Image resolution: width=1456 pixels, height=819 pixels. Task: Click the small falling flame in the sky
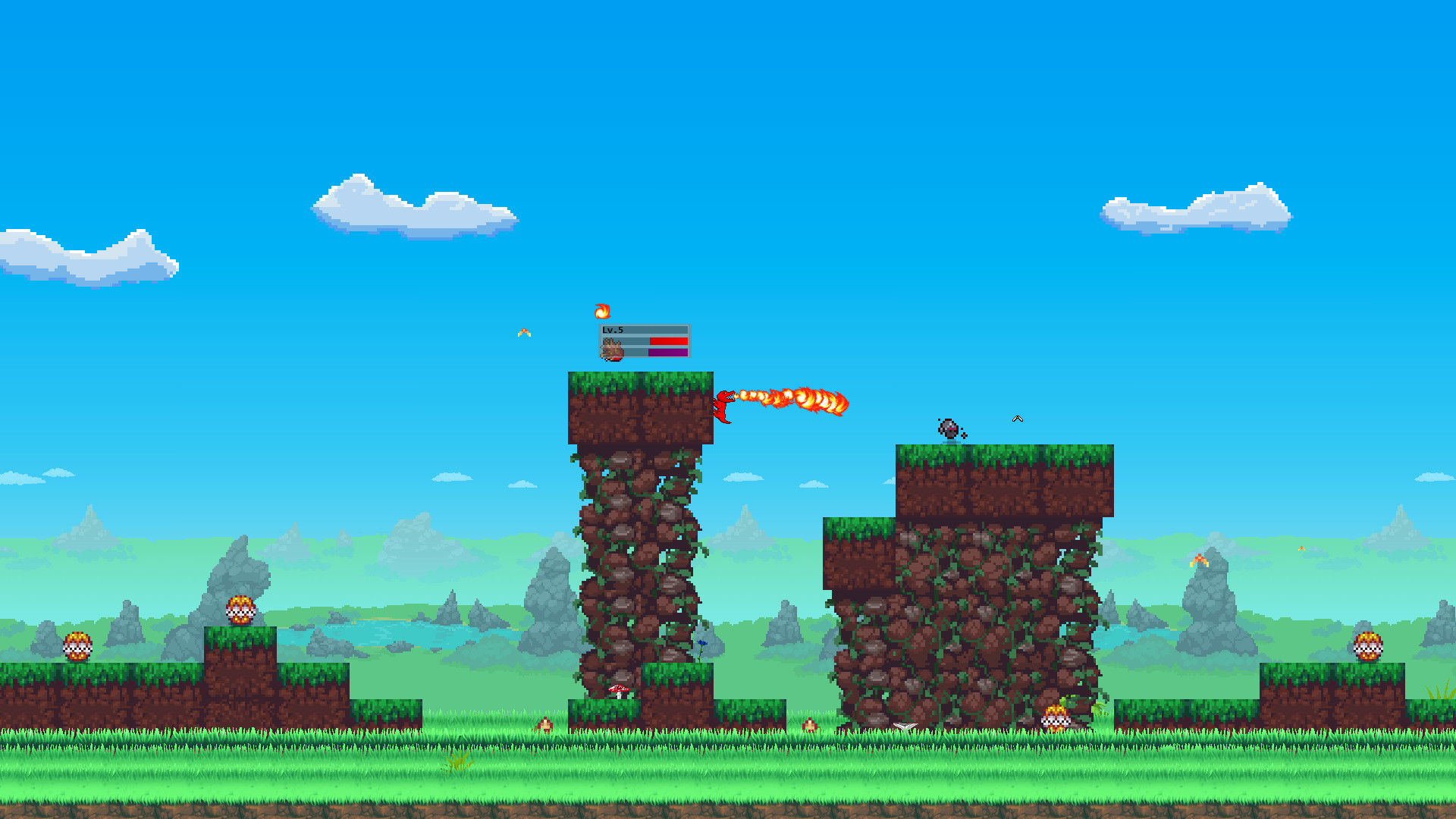tap(523, 331)
